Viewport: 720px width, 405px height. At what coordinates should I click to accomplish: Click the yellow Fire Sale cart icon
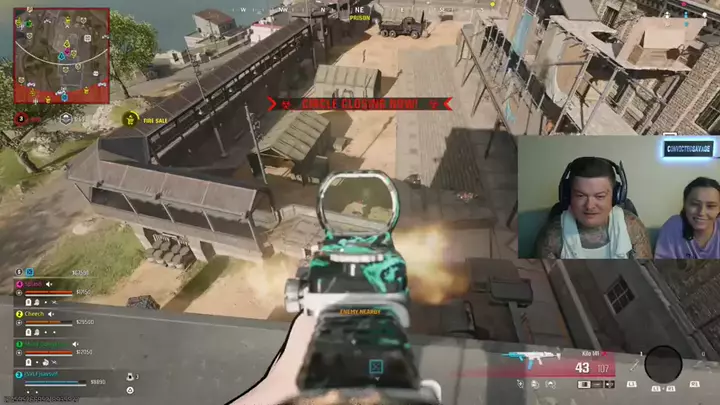click(130, 120)
